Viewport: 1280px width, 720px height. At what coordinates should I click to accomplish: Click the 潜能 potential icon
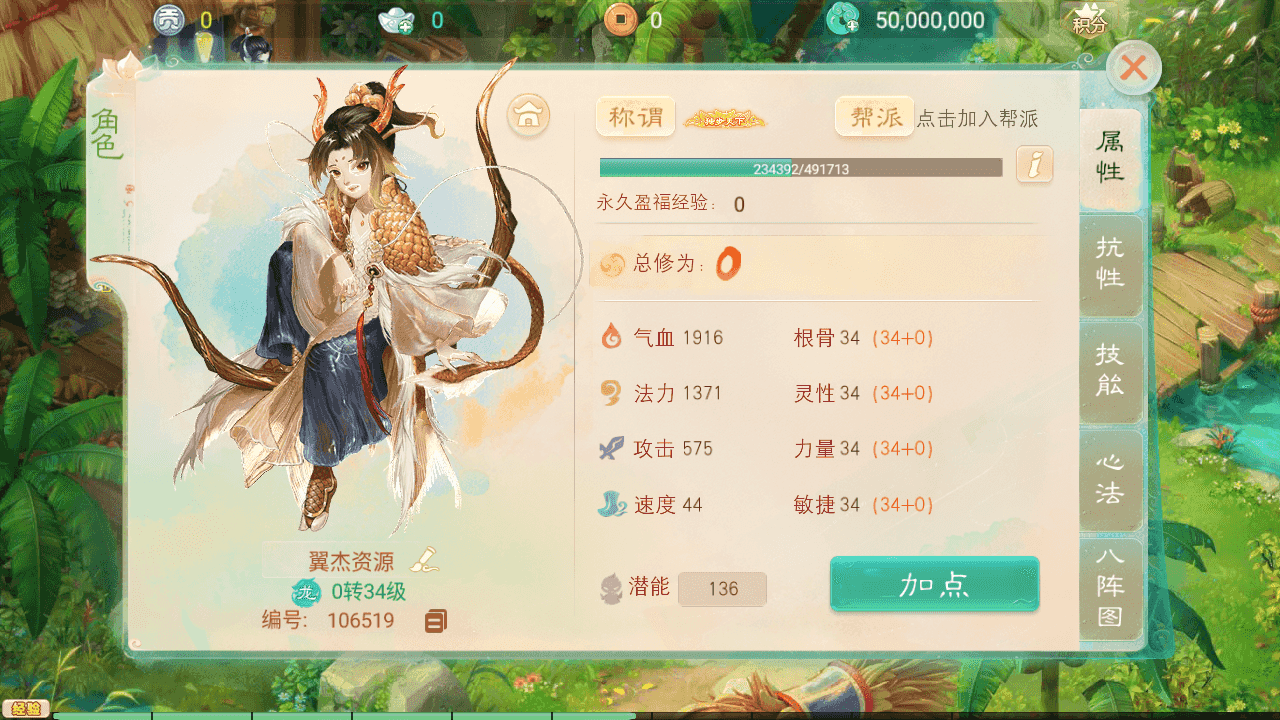point(610,587)
